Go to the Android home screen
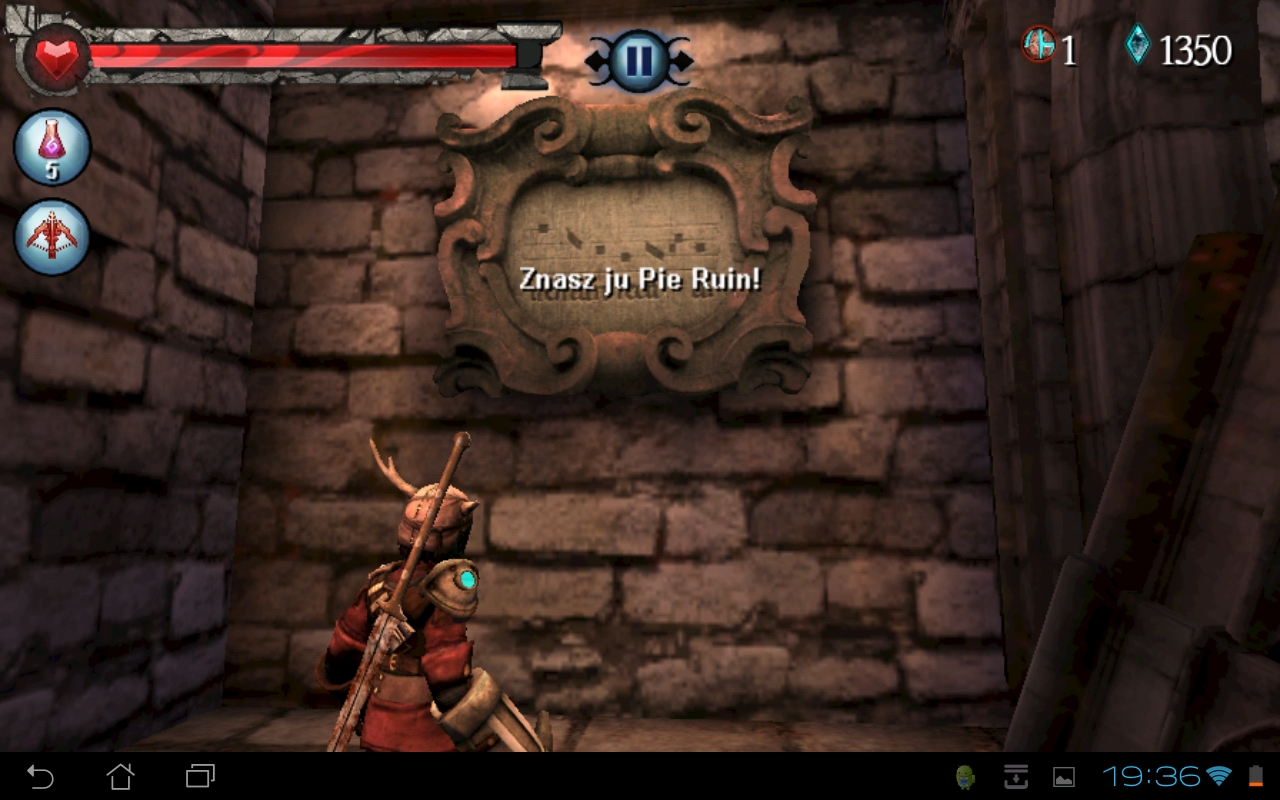Viewport: 1280px width, 800px height. (x=120, y=776)
